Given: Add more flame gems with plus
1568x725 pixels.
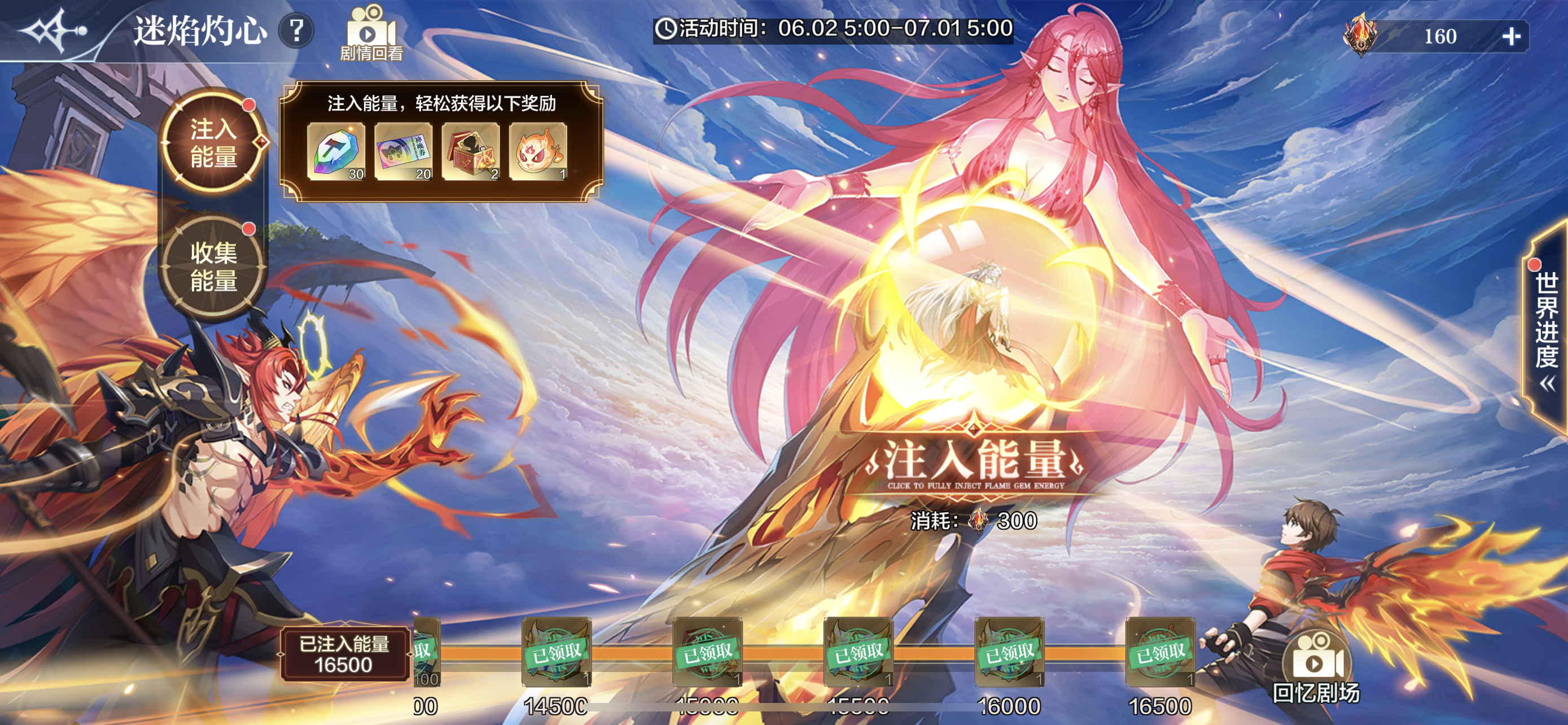Looking at the screenshot, I should [1511, 37].
